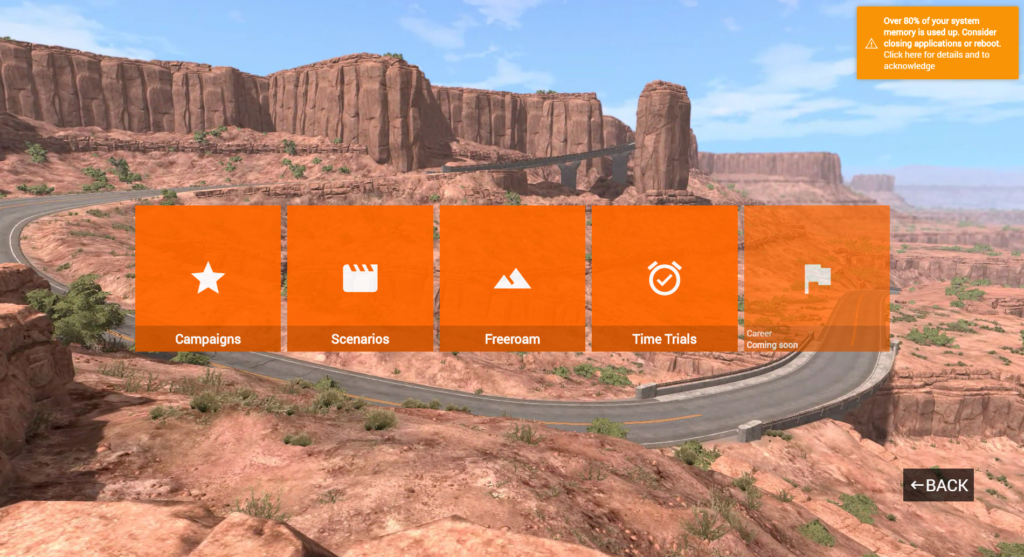1024x557 pixels.
Task: Select the Scenarios tile
Action: (x=360, y=278)
